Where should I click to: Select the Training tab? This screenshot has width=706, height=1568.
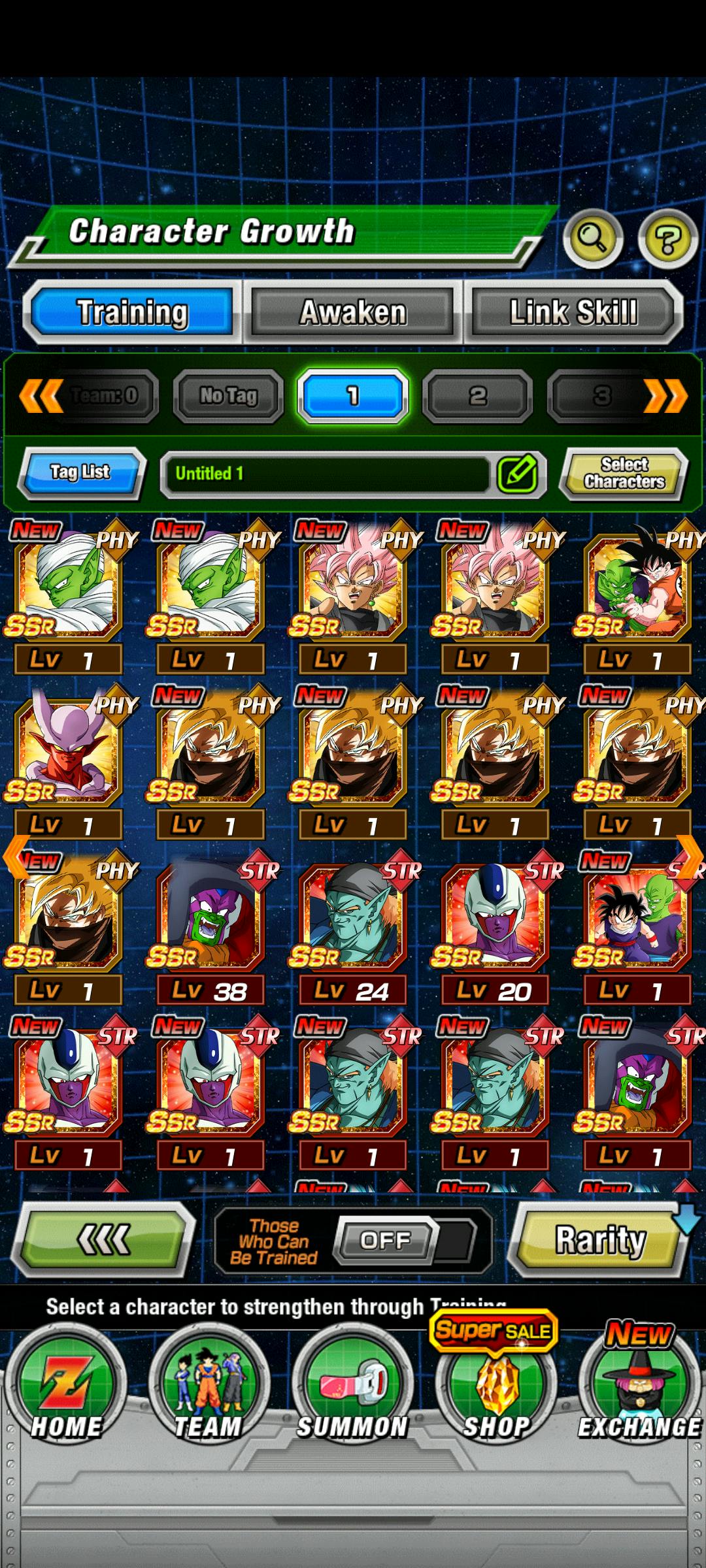pos(132,312)
